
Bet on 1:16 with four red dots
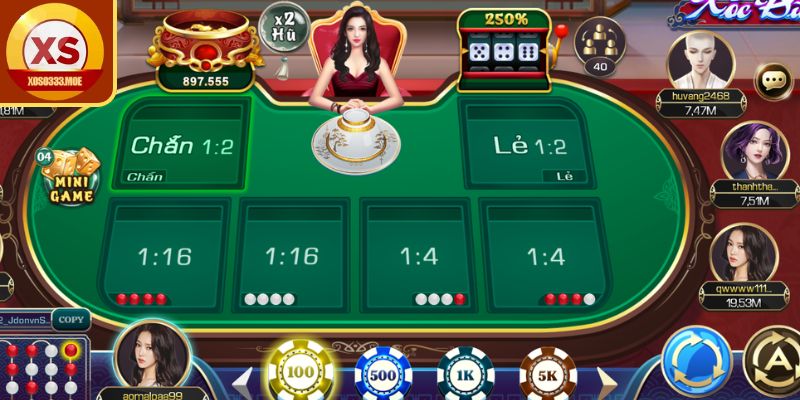tap(164, 257)
